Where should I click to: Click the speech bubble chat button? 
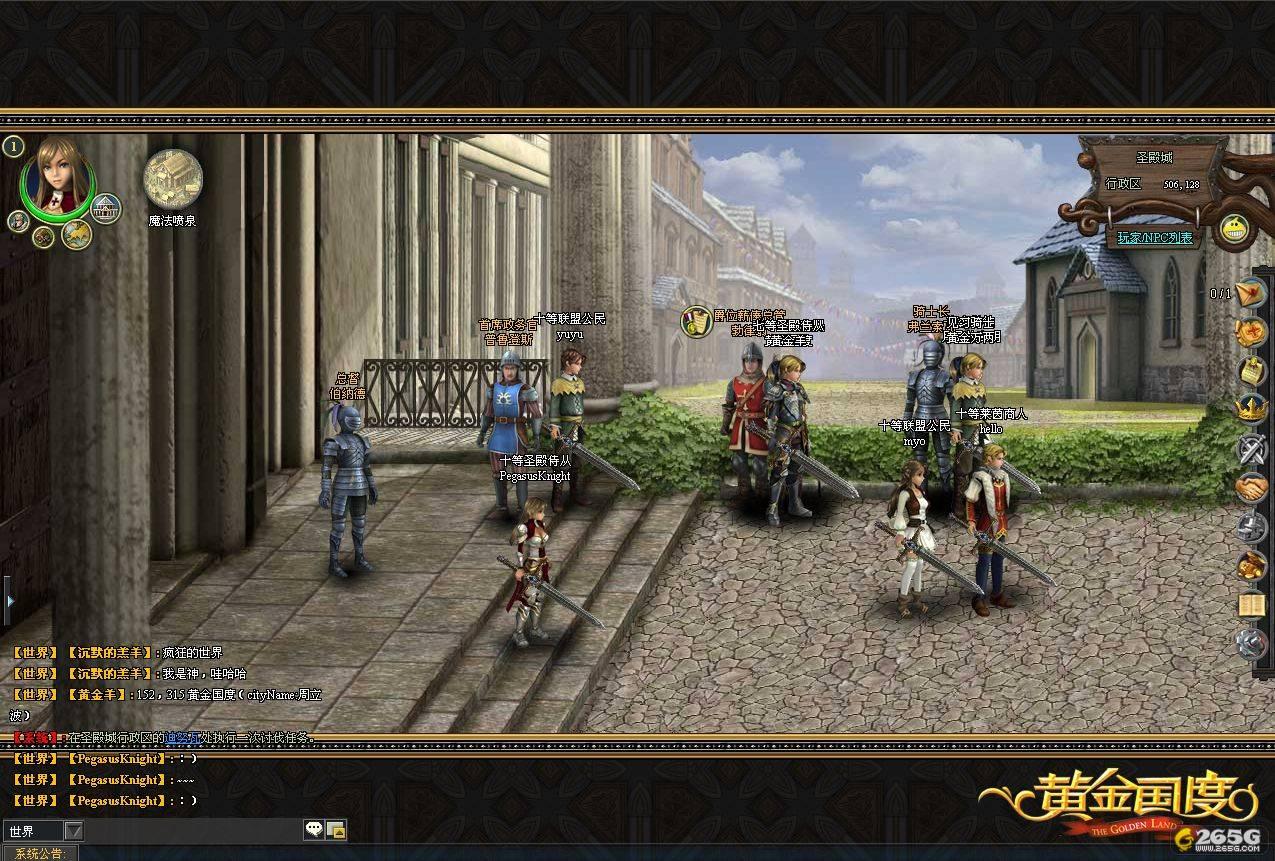click(x=314, y=830)
